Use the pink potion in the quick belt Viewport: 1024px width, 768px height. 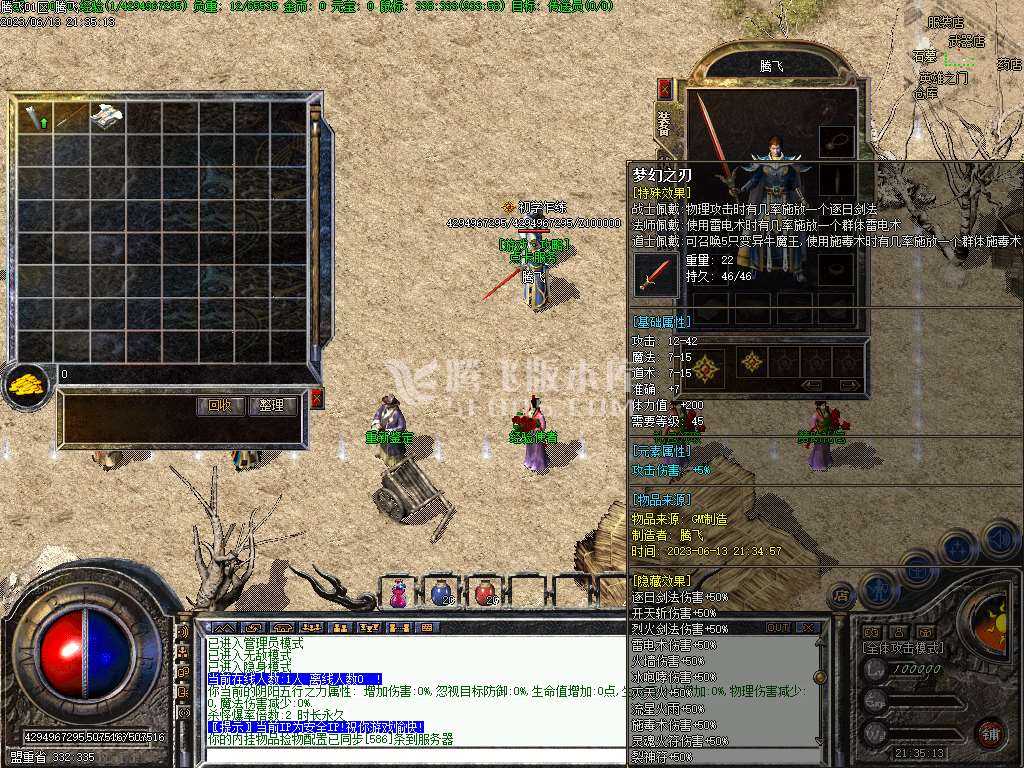pyautogui.click(x=398, y=593)
